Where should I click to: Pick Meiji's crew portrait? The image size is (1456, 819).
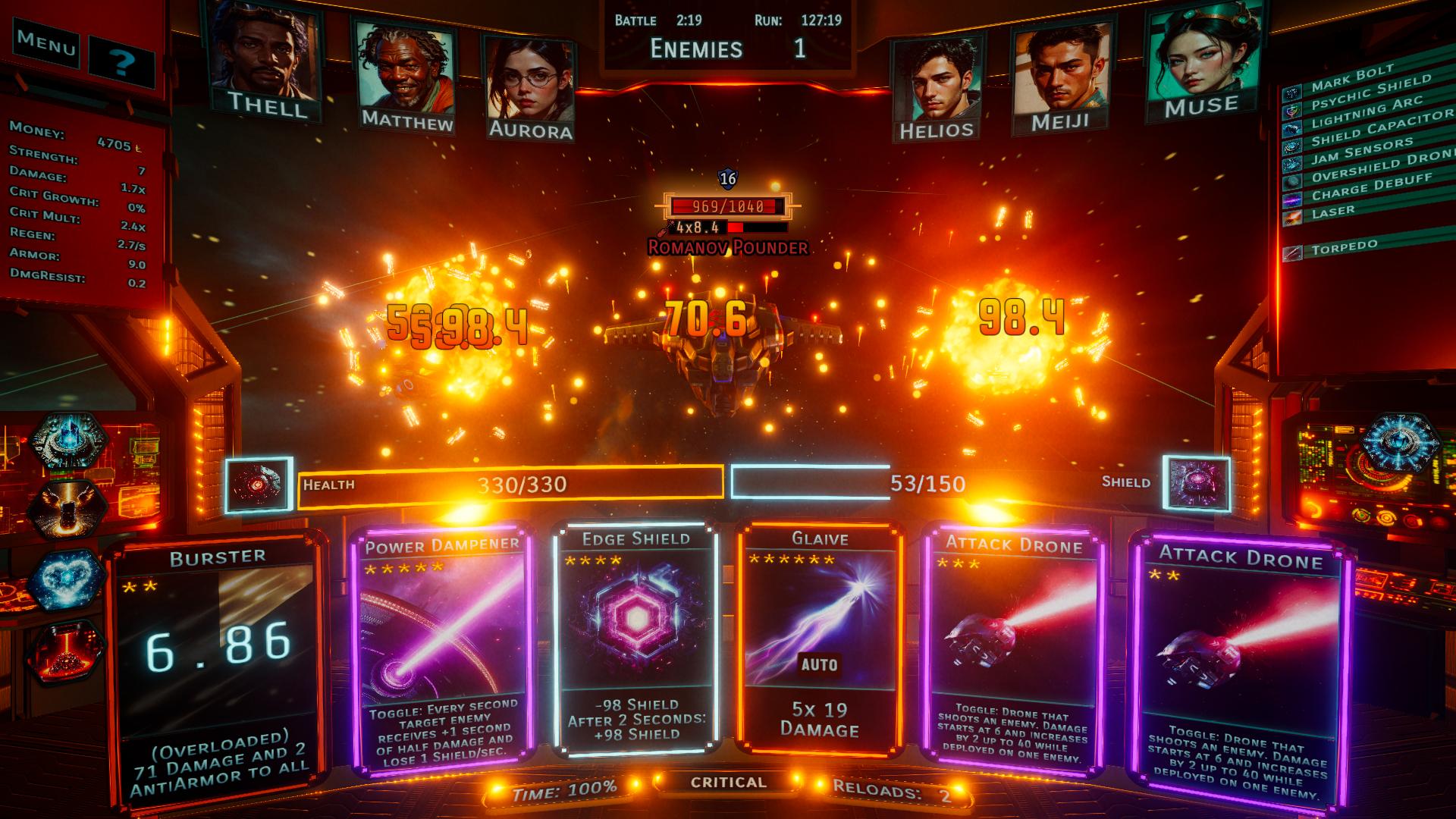coord(1060,76)
